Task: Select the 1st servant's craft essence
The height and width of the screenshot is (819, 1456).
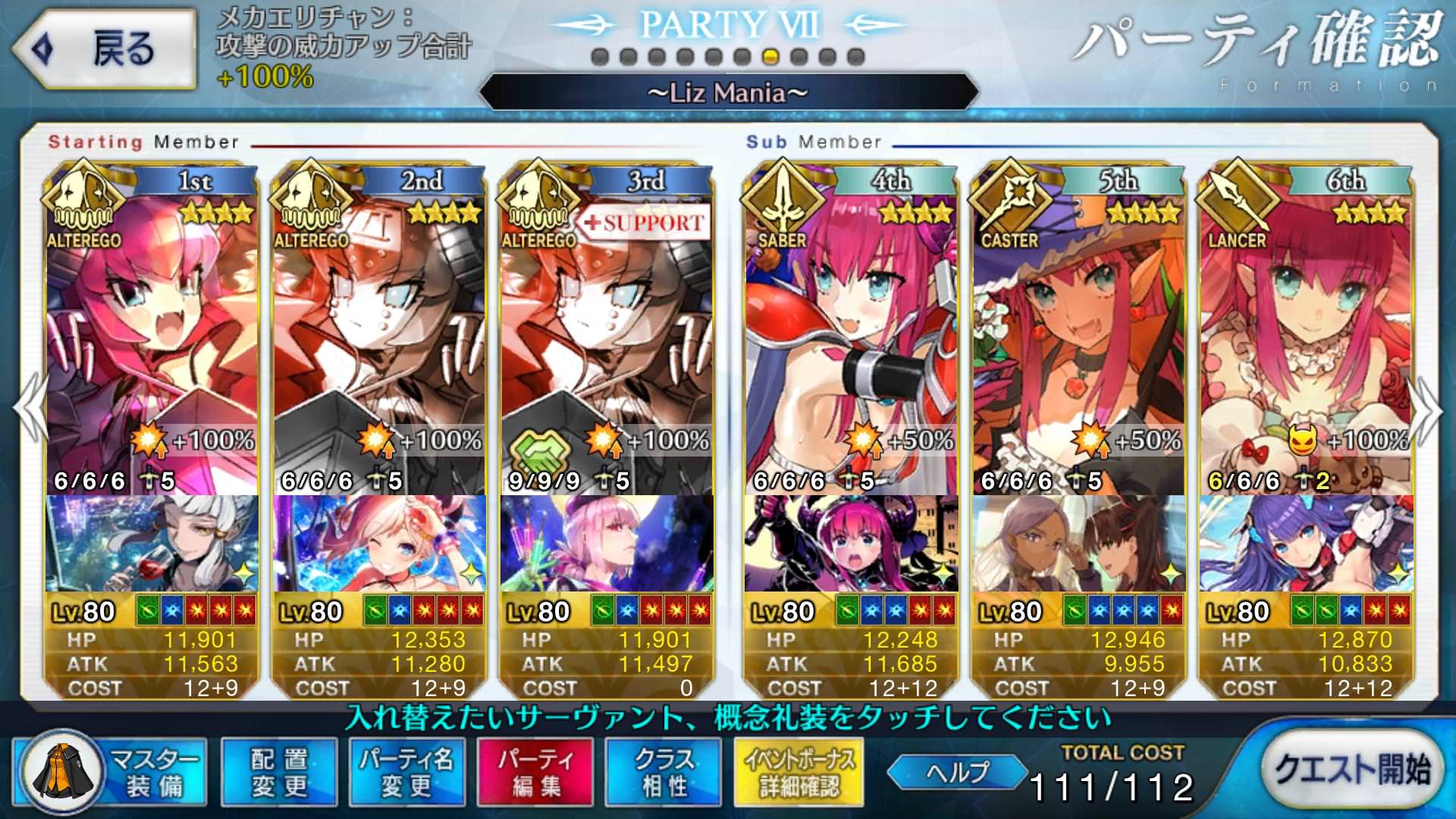Action: point(152,543)
